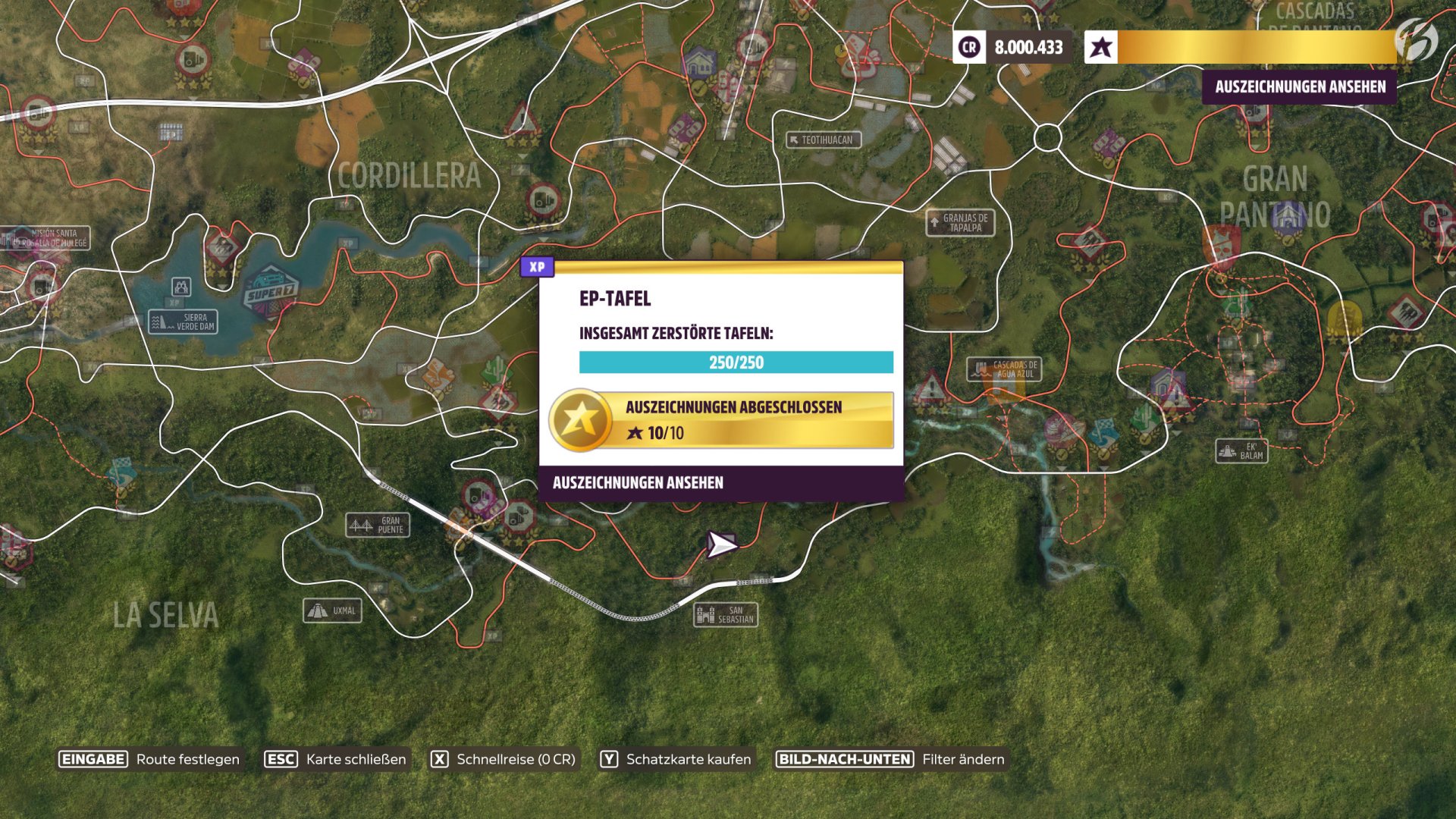Select the Ek' Balam landmark label
The height and width of the screenshot is (819, 1456).
click(x=1241, y=451)
